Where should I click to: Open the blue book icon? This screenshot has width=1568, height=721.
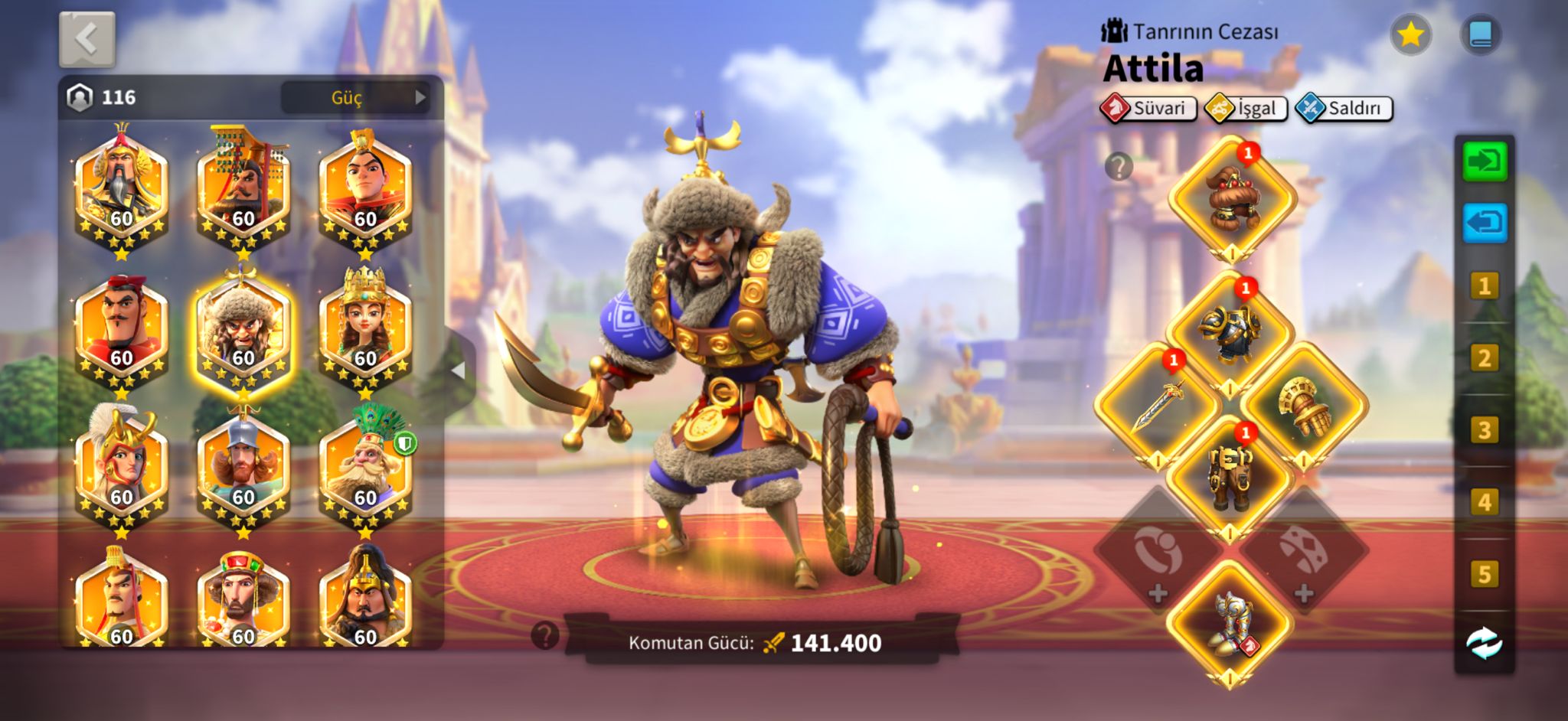coord(1481,34)
